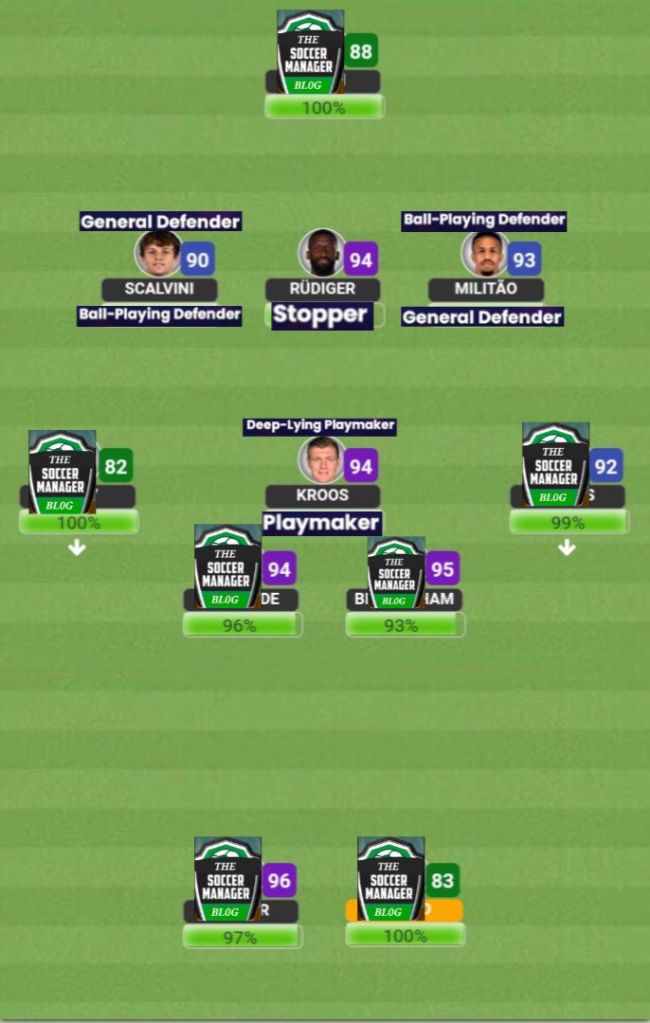The image size is (650, 1023).
Task: Select Militão's player portrait
Action: tap(485, 254)
